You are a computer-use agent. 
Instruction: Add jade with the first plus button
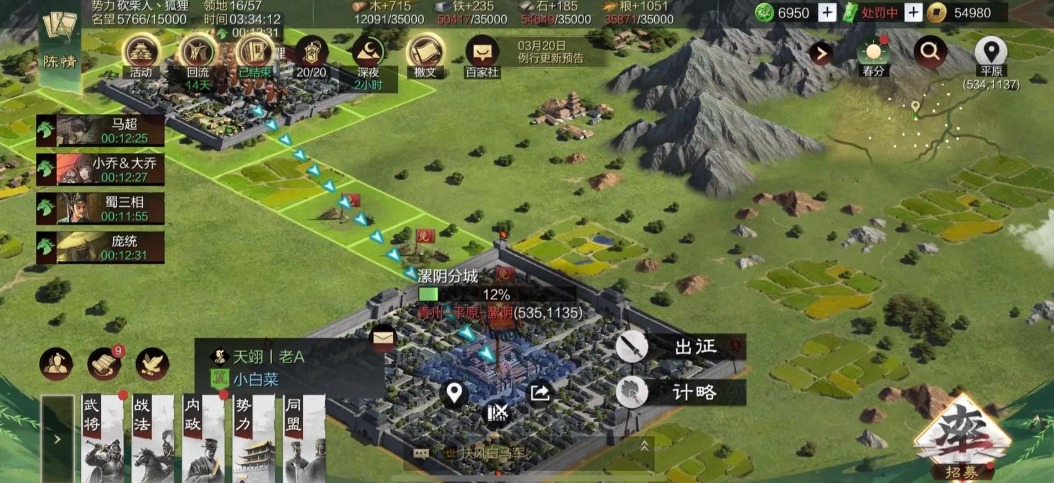(827, 13)
